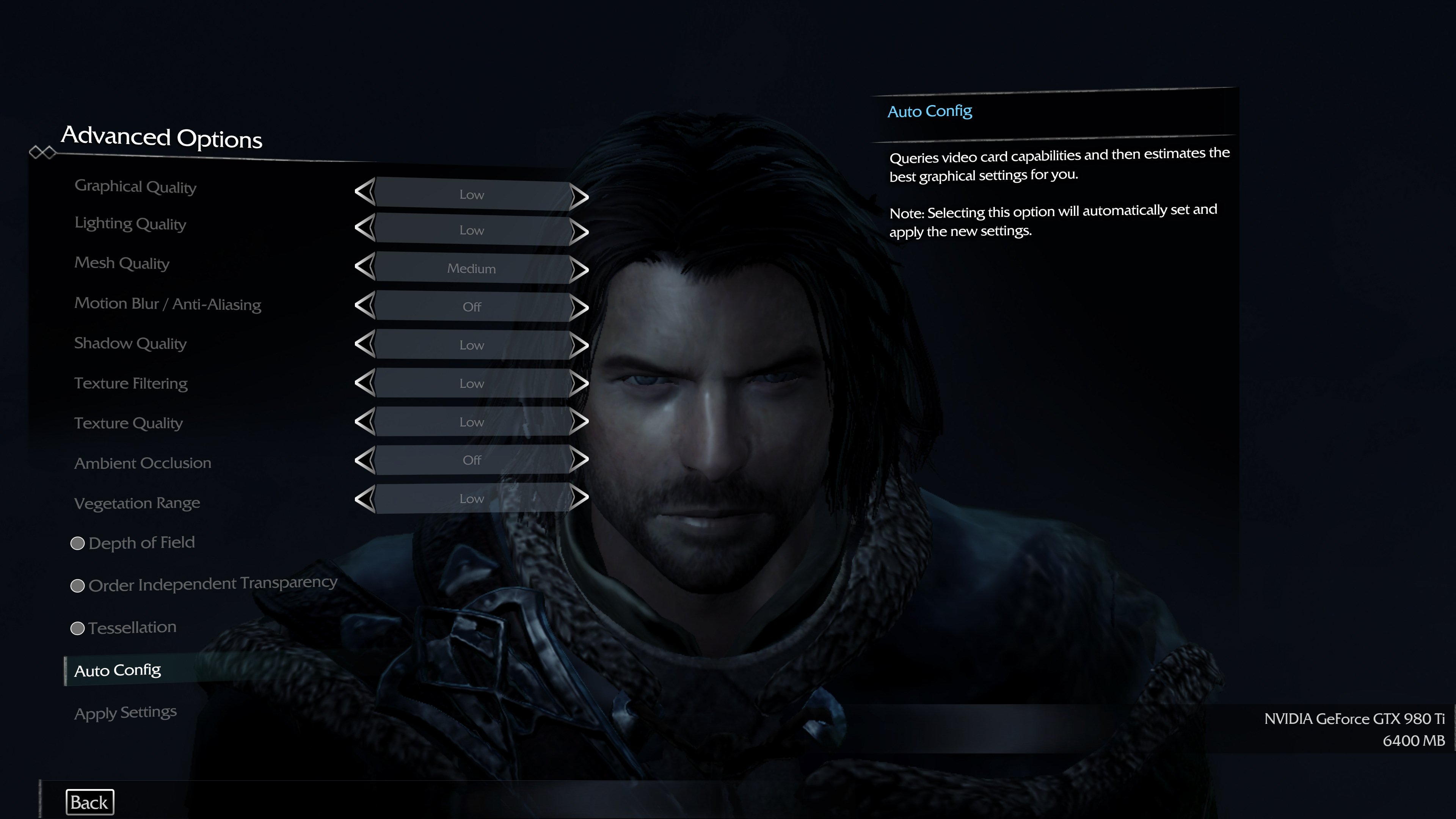Viewport: 1456px width, 819px height.
Task: Lower Mesh Quality using left arrow
Action: 365,266
